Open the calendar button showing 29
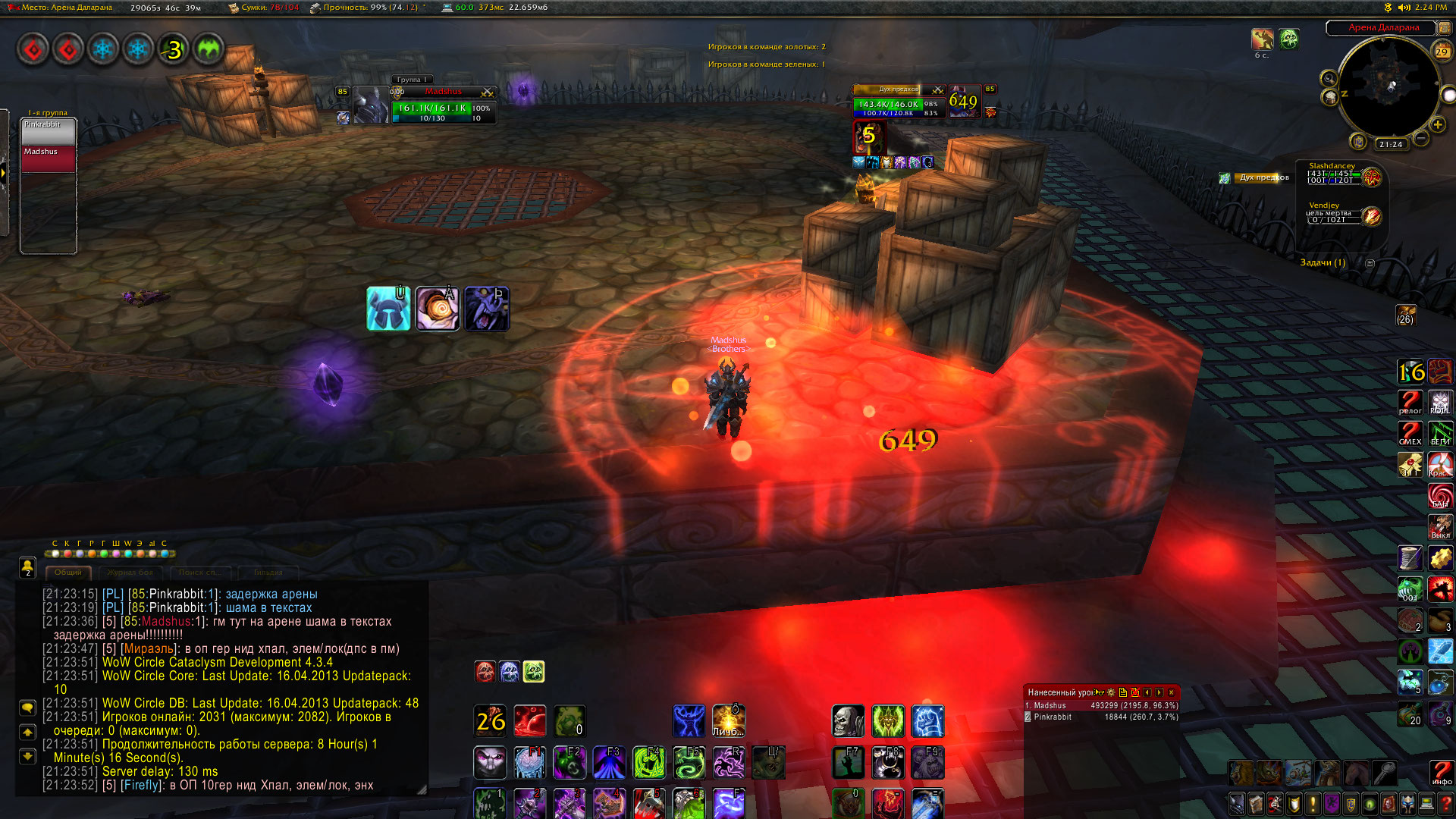The image size is (1456, 819). pyautogui.click(x=1441, y=52)
